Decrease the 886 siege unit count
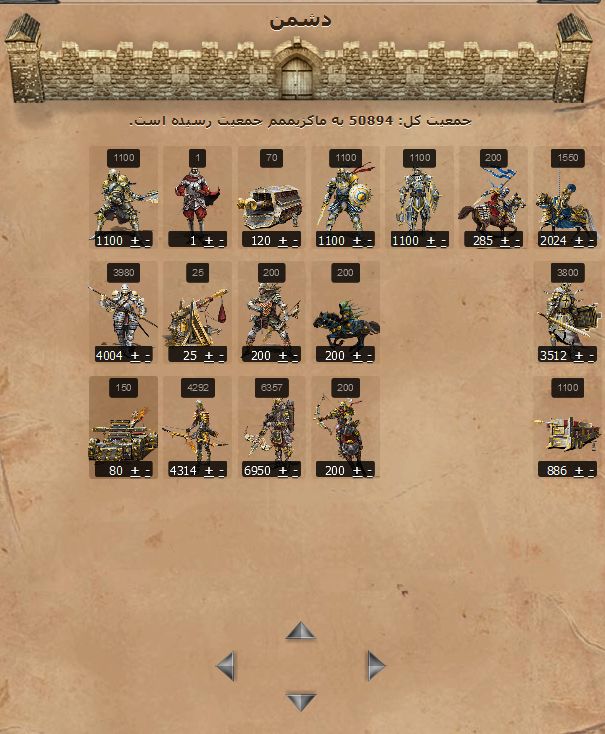This screenshot has height=734, width=605. click(591, 471)
